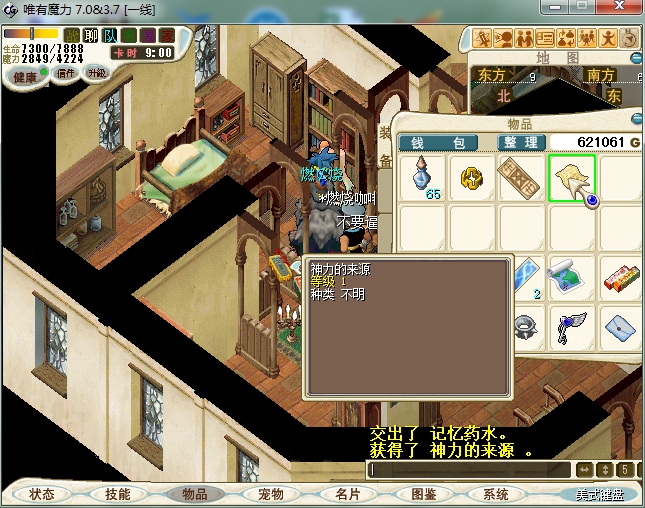Click the 升級 level up button
The image size is (645, 508).
pyautogui.click(x=97, y=73)
